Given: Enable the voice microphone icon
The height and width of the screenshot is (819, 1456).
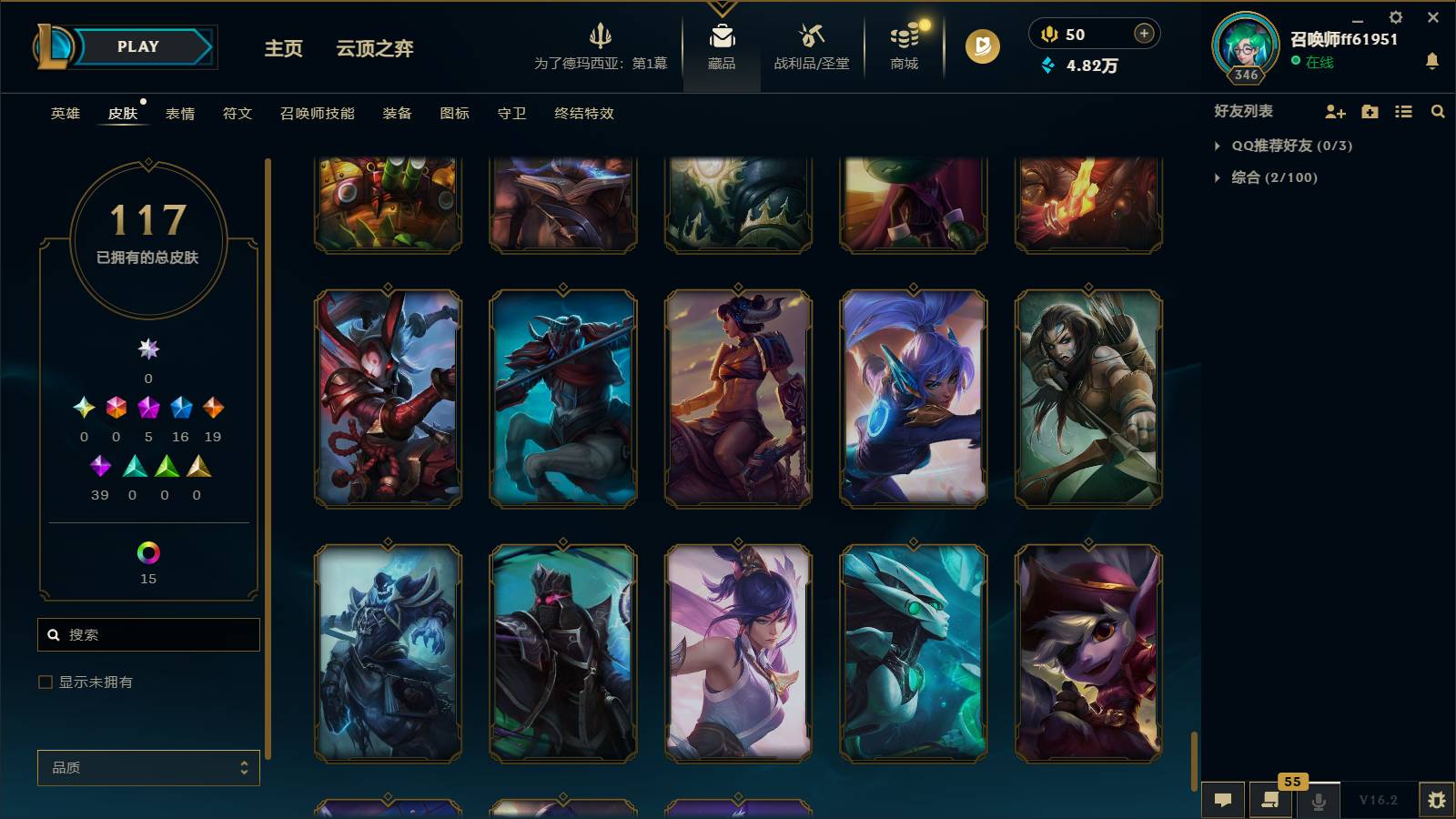Looking at the screenshot, I should [x=1318, y=800].
